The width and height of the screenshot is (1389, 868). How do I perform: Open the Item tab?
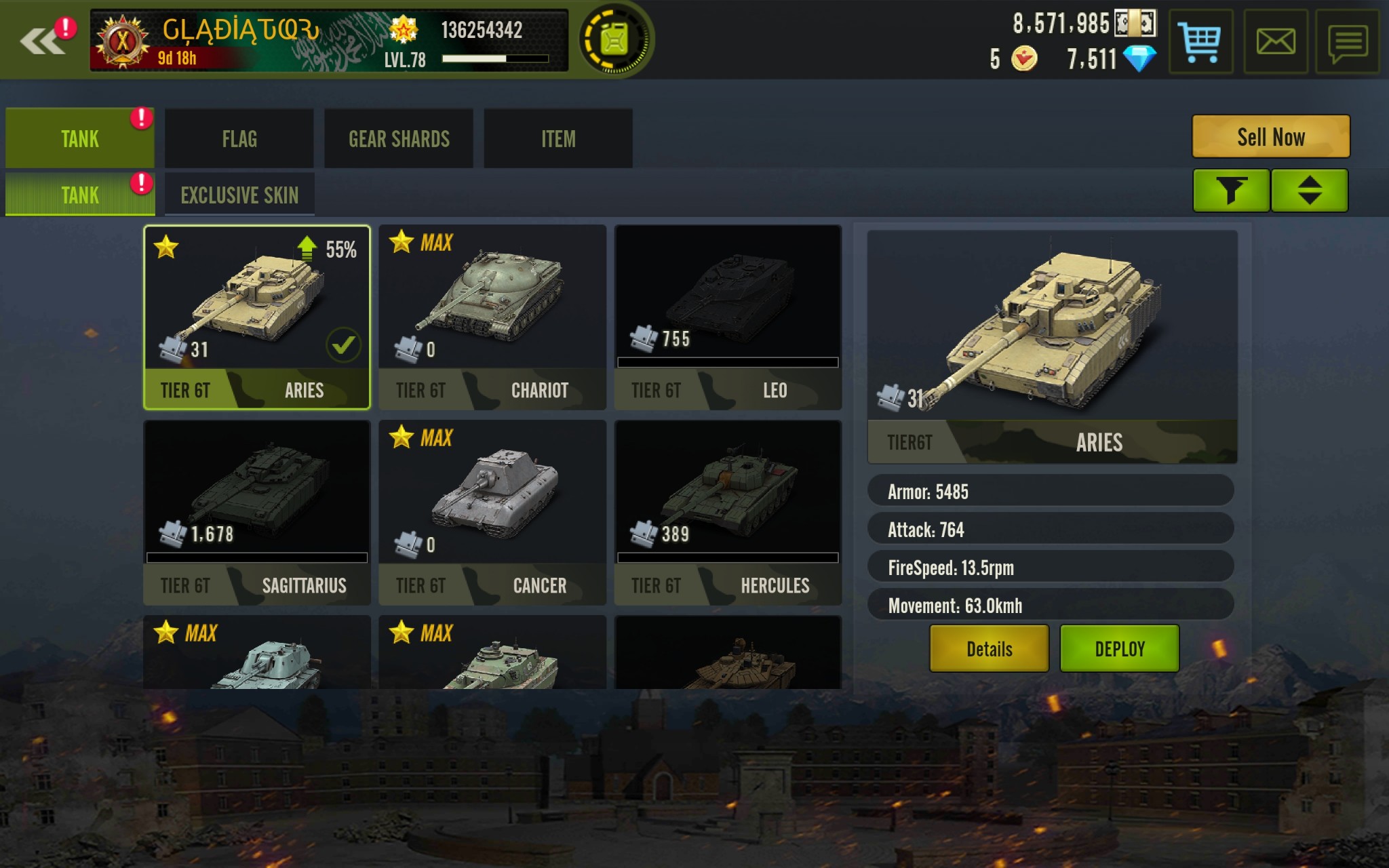tap(558, 139)
